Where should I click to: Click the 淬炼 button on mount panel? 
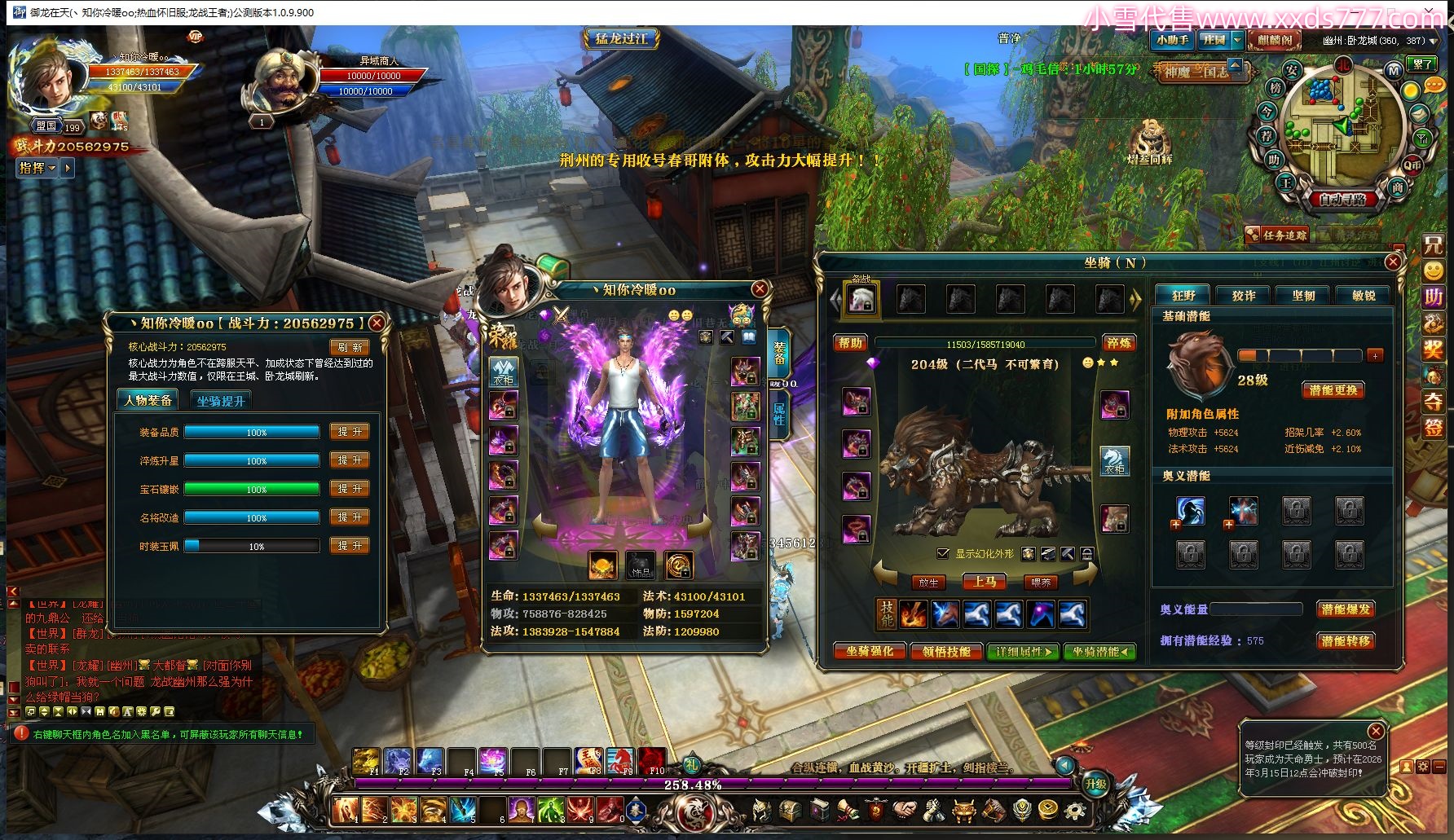(1119, 343)
